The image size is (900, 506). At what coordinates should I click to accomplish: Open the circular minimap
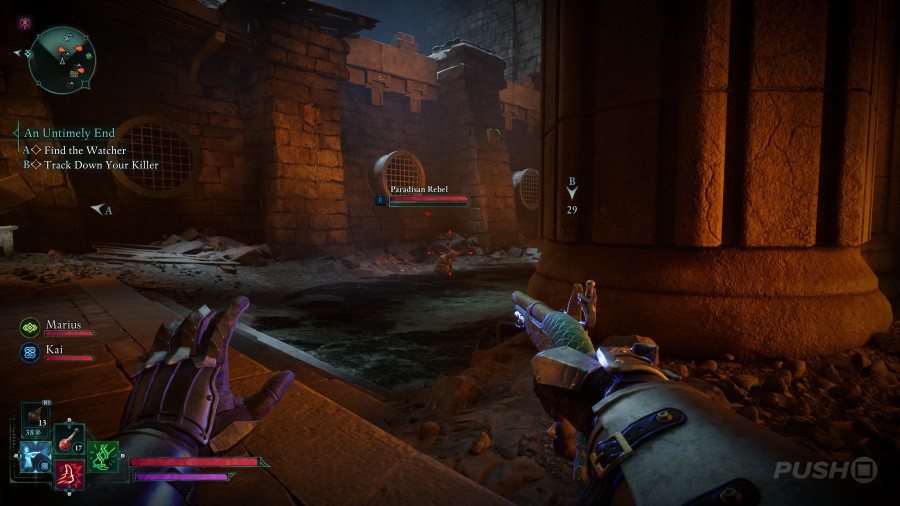coord(61,59)
